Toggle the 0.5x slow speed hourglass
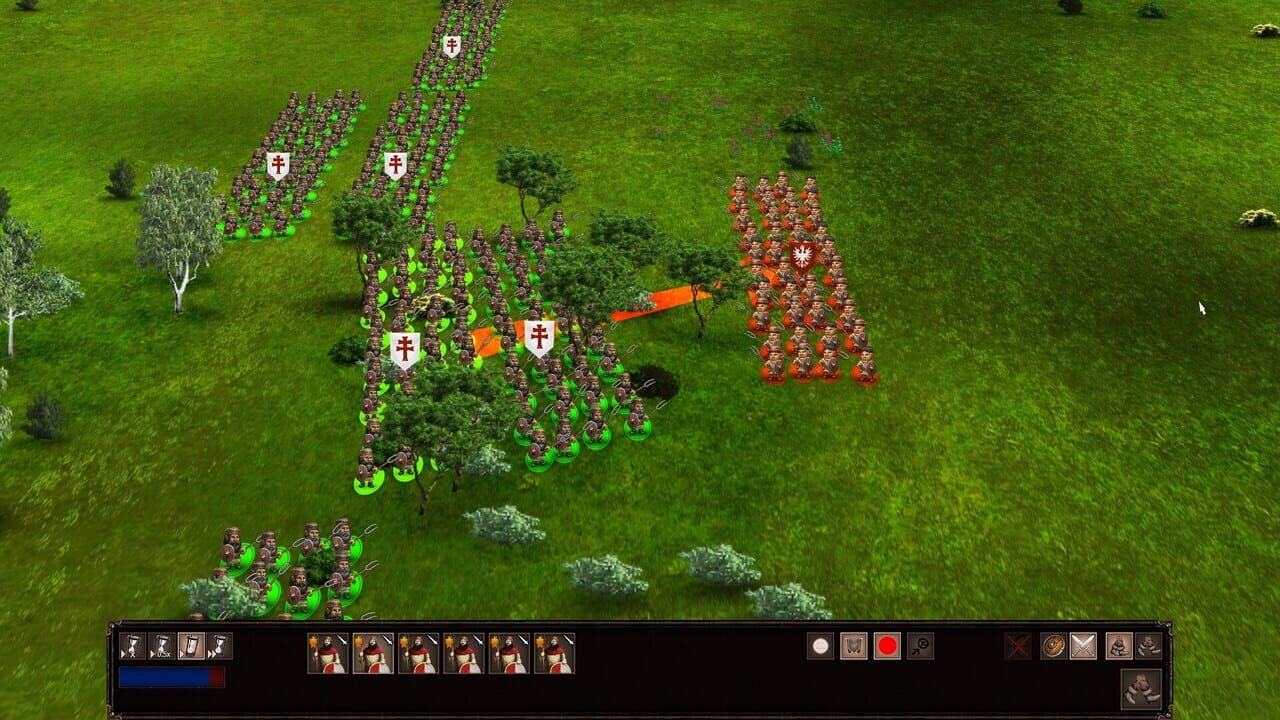This screenshot has width=1280, height=720. click(162, 645)
